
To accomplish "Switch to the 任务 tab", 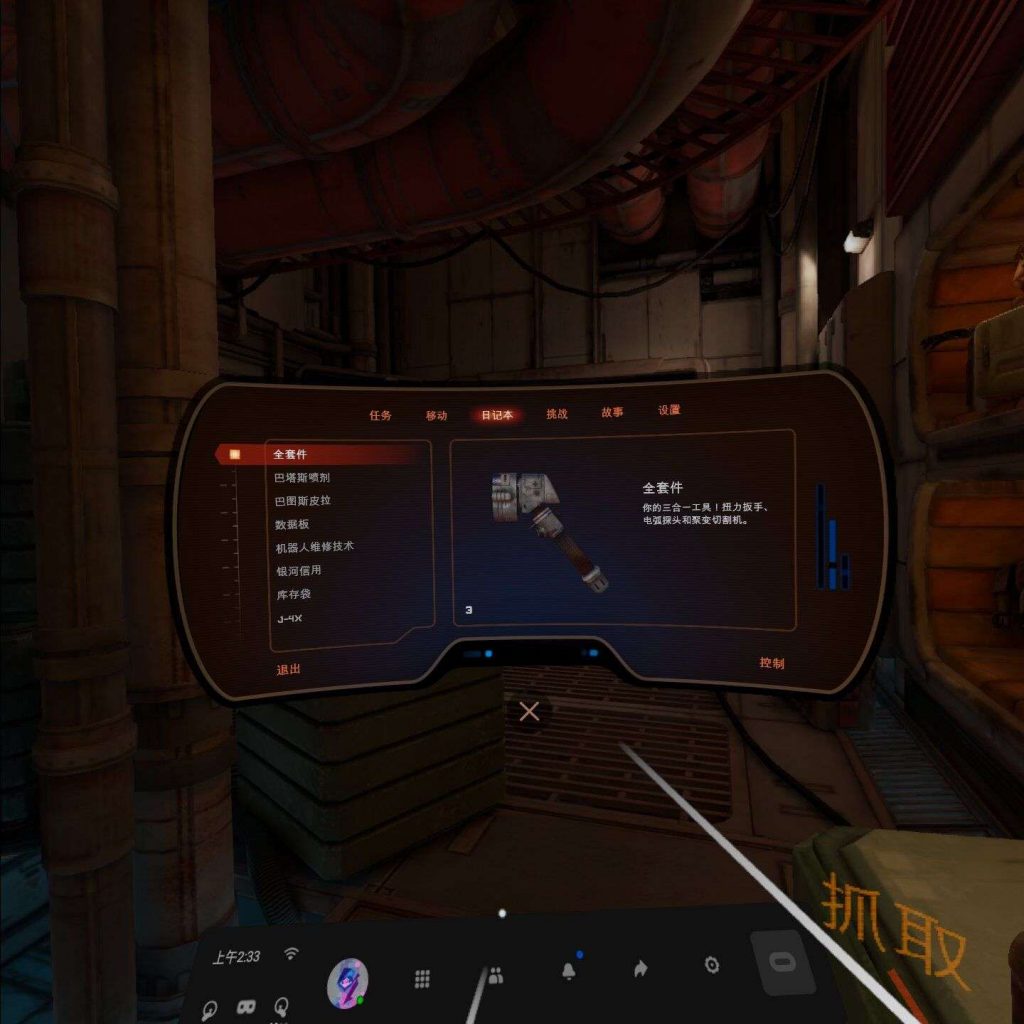I will coord(380,415).
